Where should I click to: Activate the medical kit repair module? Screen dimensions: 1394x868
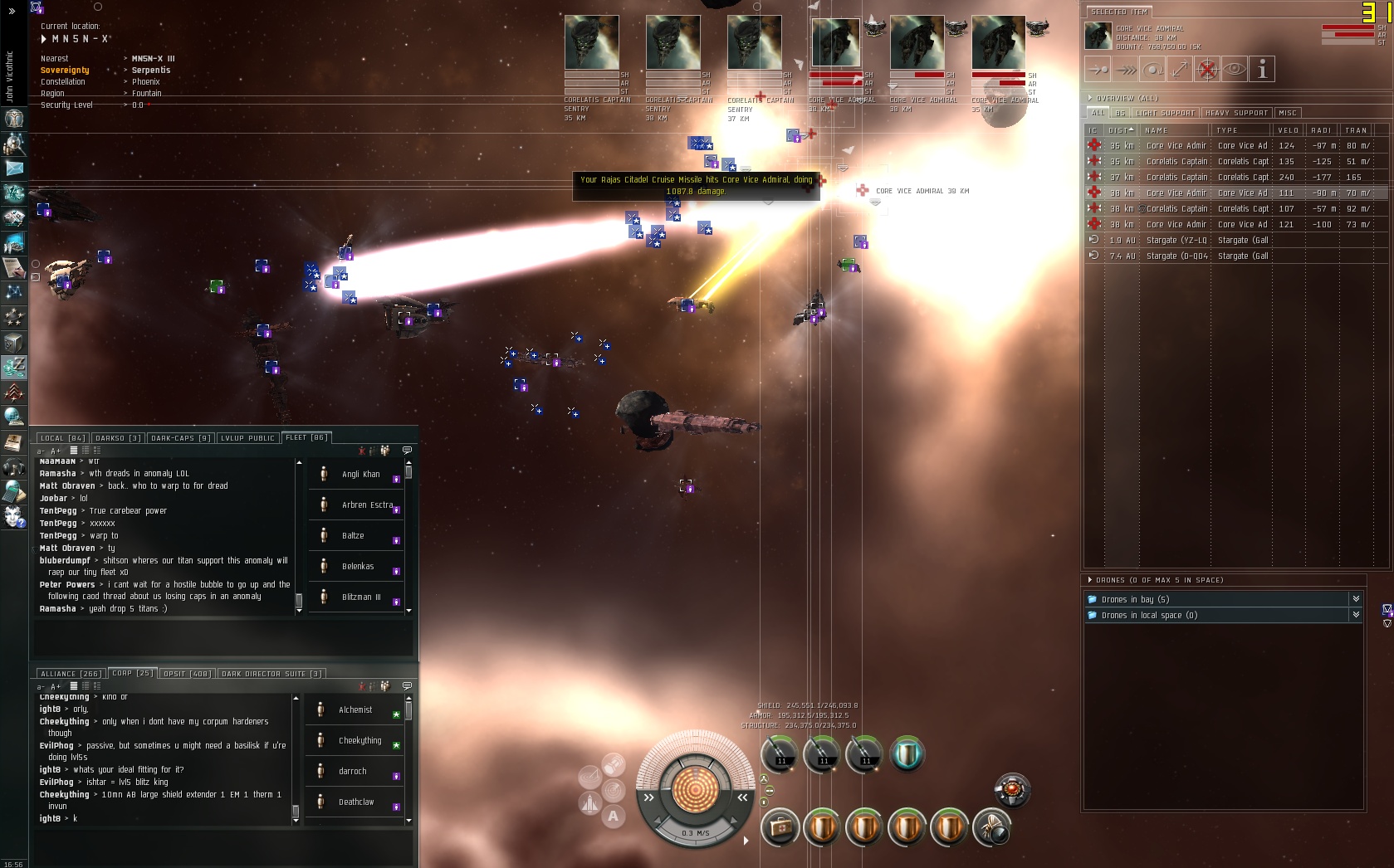780,827
